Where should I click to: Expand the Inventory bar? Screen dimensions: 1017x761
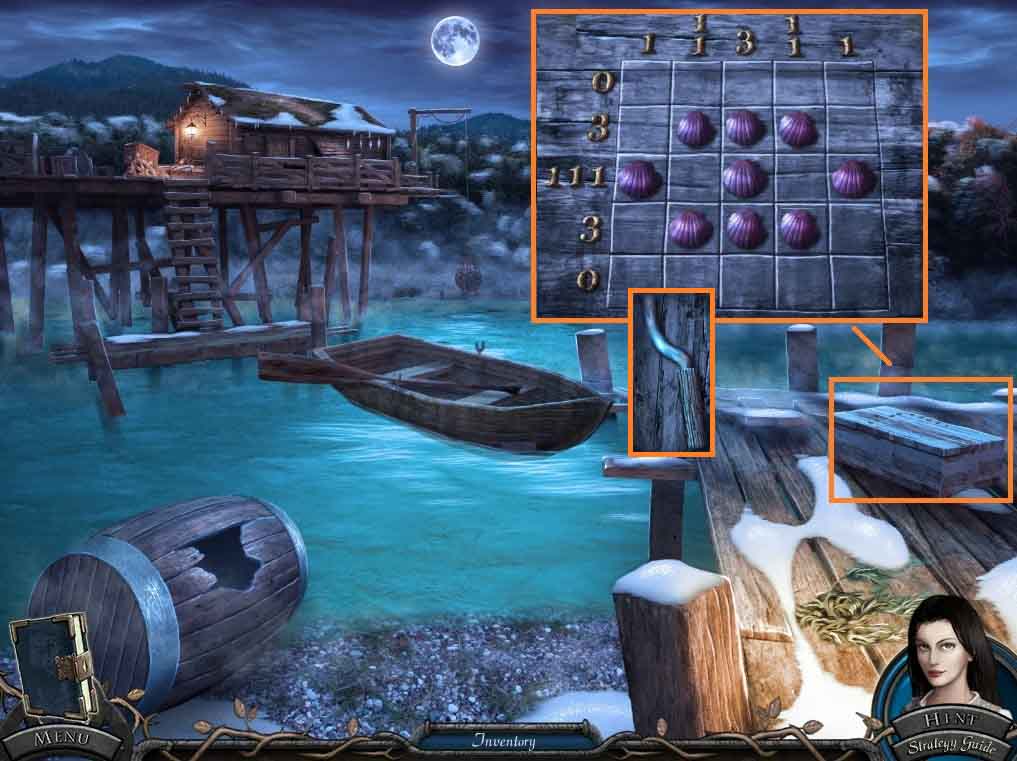pyautogui.click(x=504, y=741)
